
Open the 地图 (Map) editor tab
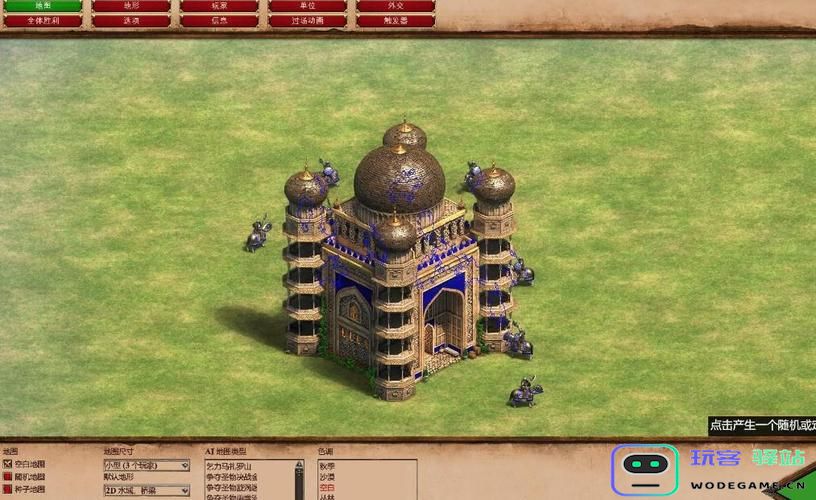click(42, 6)
